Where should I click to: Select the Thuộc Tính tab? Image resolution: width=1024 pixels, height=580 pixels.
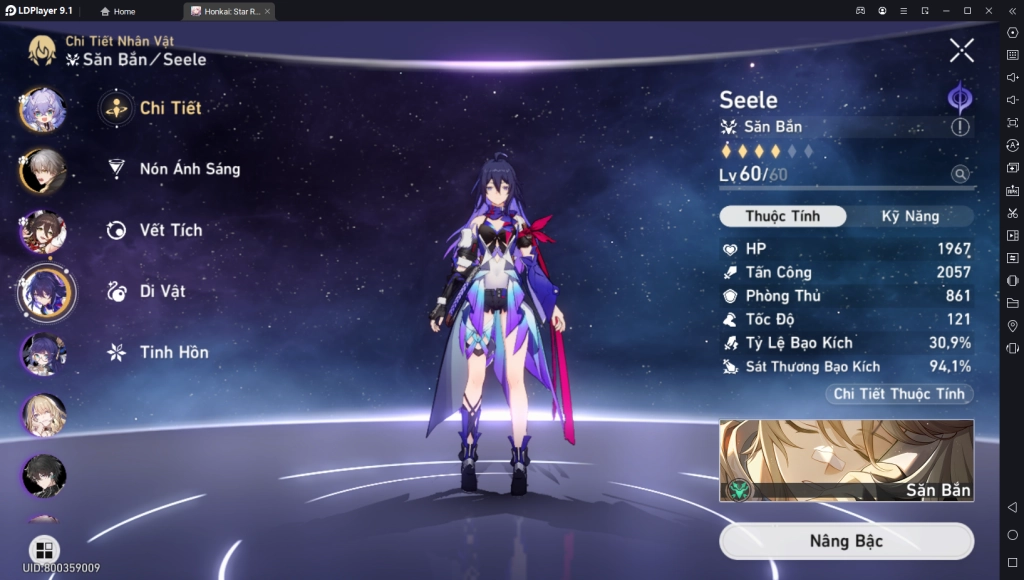(x=782, y=216)
